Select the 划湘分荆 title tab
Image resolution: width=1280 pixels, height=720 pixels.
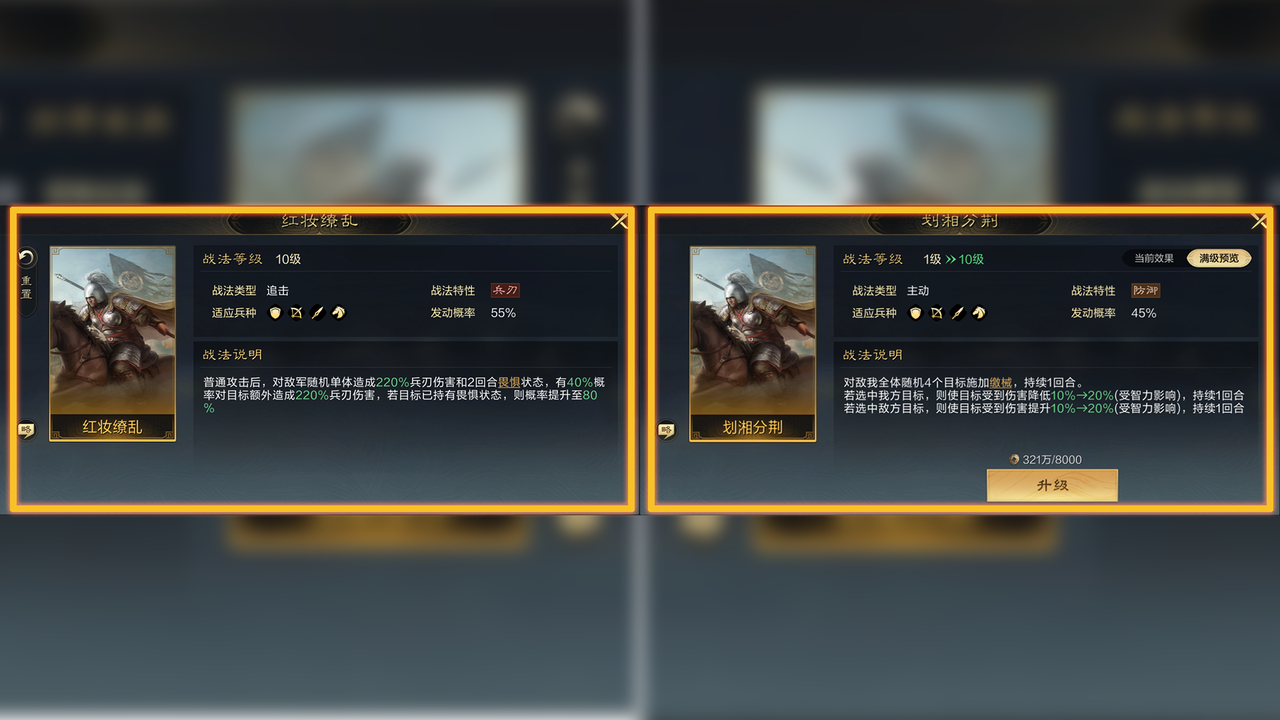pyautogui.click(x=961, y=221)
